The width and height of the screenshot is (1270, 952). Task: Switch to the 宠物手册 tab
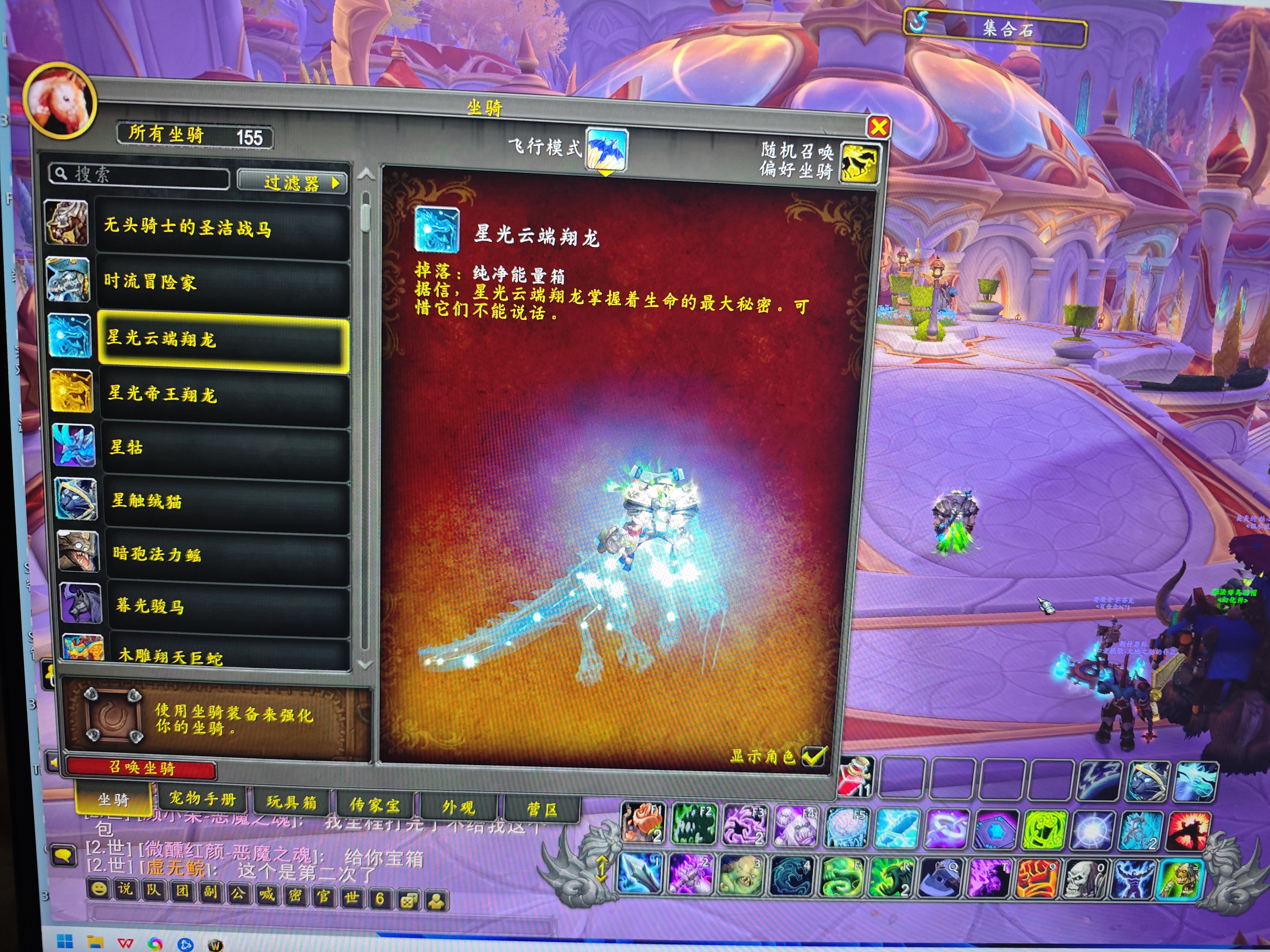point(202,799)
